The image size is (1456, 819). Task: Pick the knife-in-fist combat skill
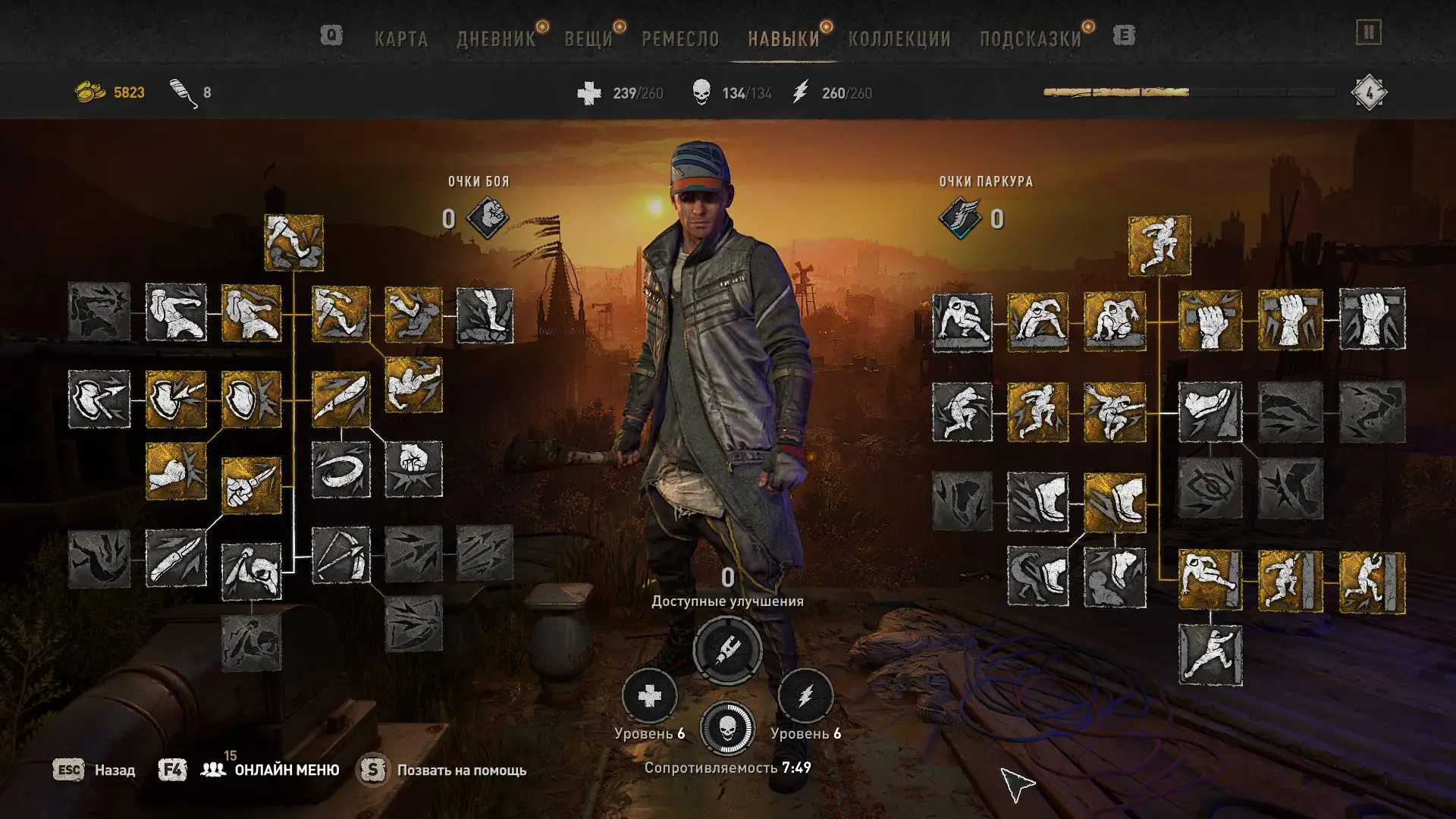(251, 485)
